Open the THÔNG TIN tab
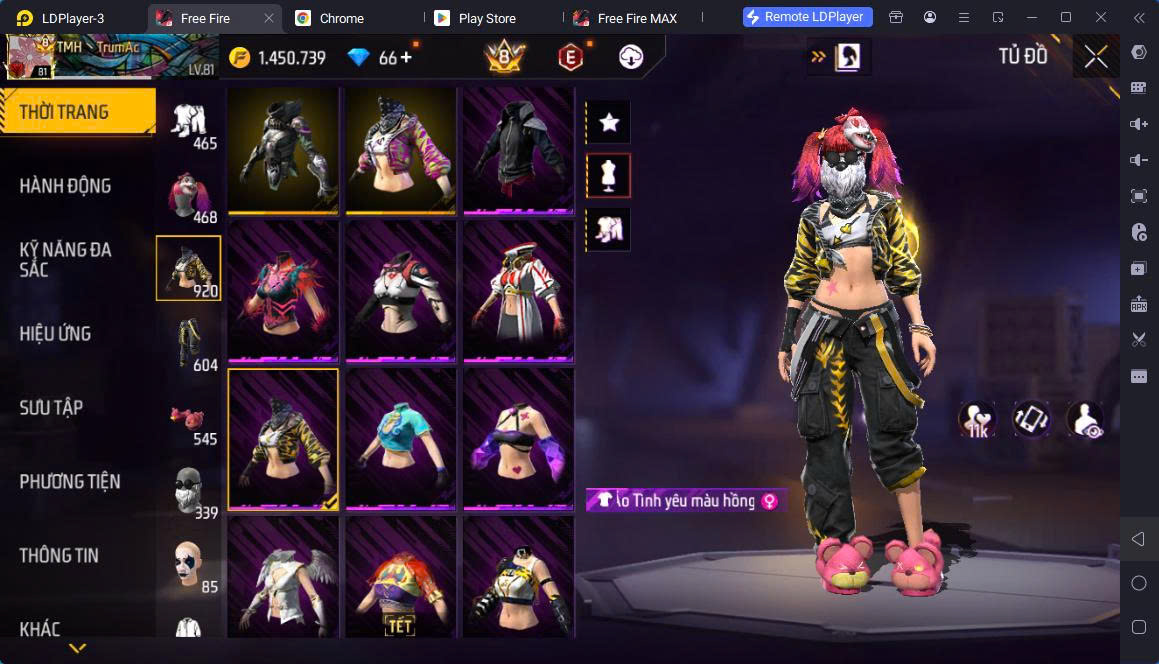 click(59, 555)
